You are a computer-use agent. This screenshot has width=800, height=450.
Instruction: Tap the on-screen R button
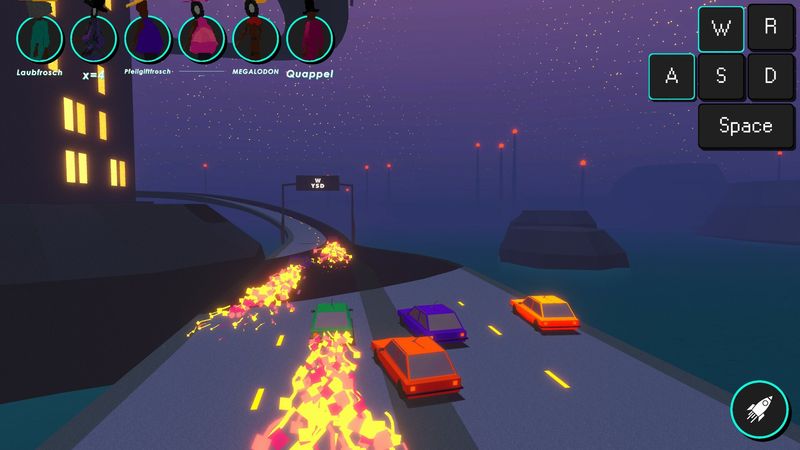[x=770, y=29]
